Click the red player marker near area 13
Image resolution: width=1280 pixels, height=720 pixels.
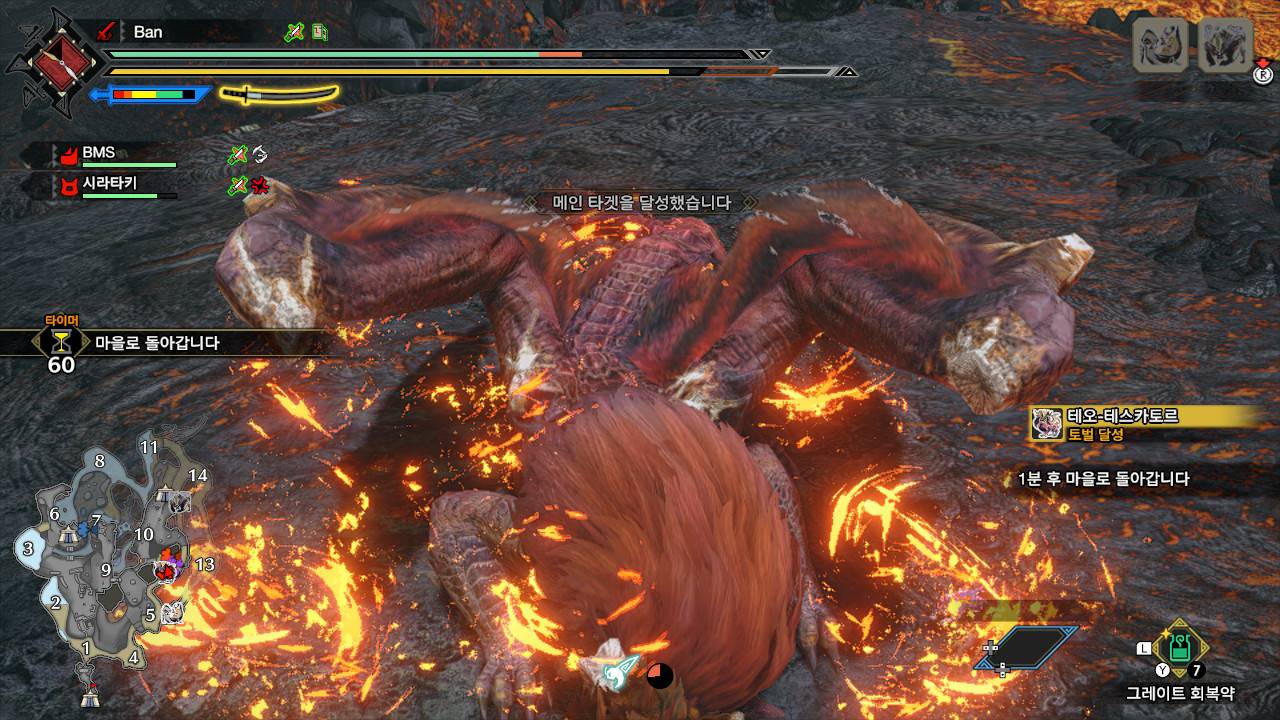point(166,570)
